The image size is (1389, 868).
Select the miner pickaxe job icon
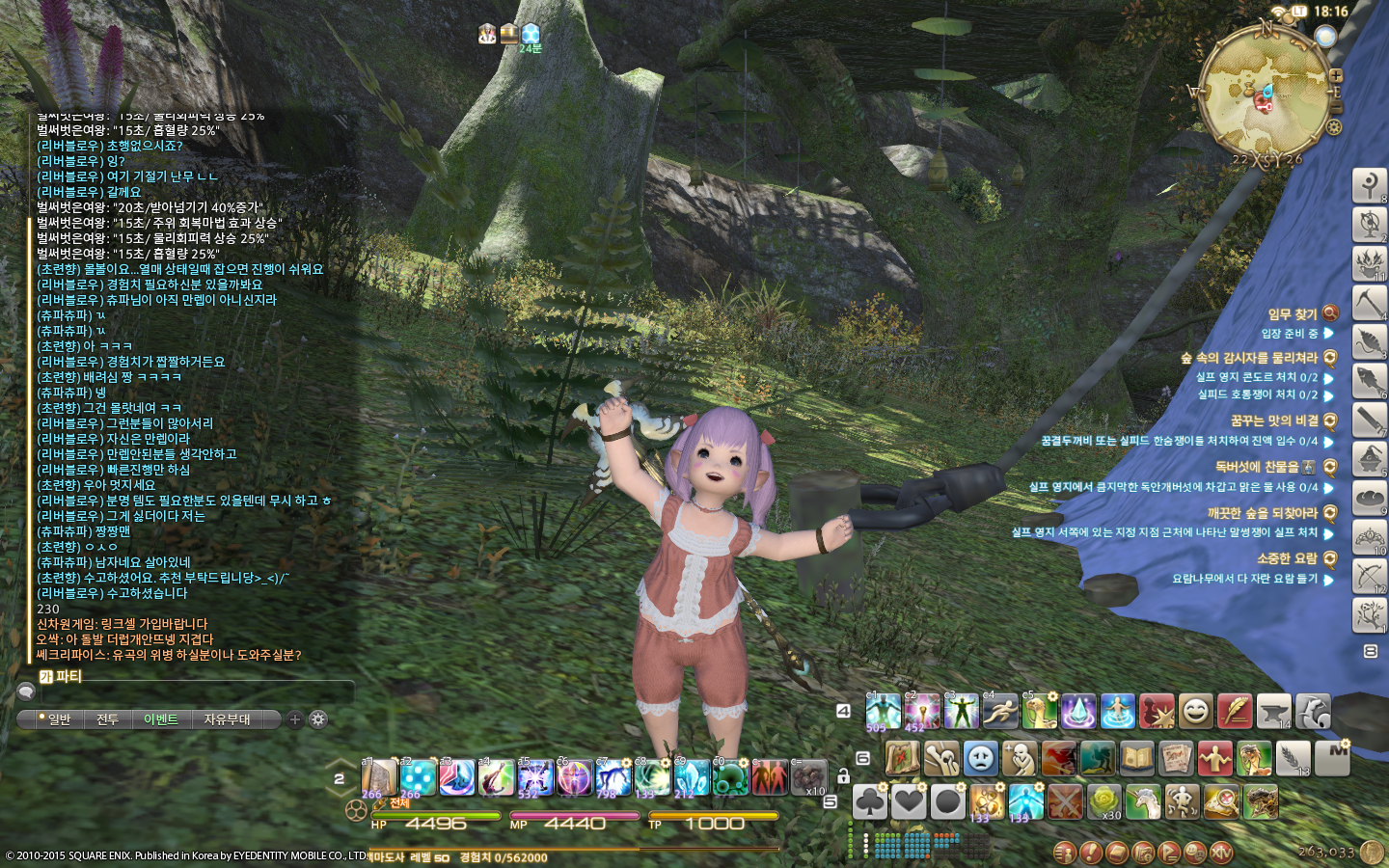(x=1369, y=302)
